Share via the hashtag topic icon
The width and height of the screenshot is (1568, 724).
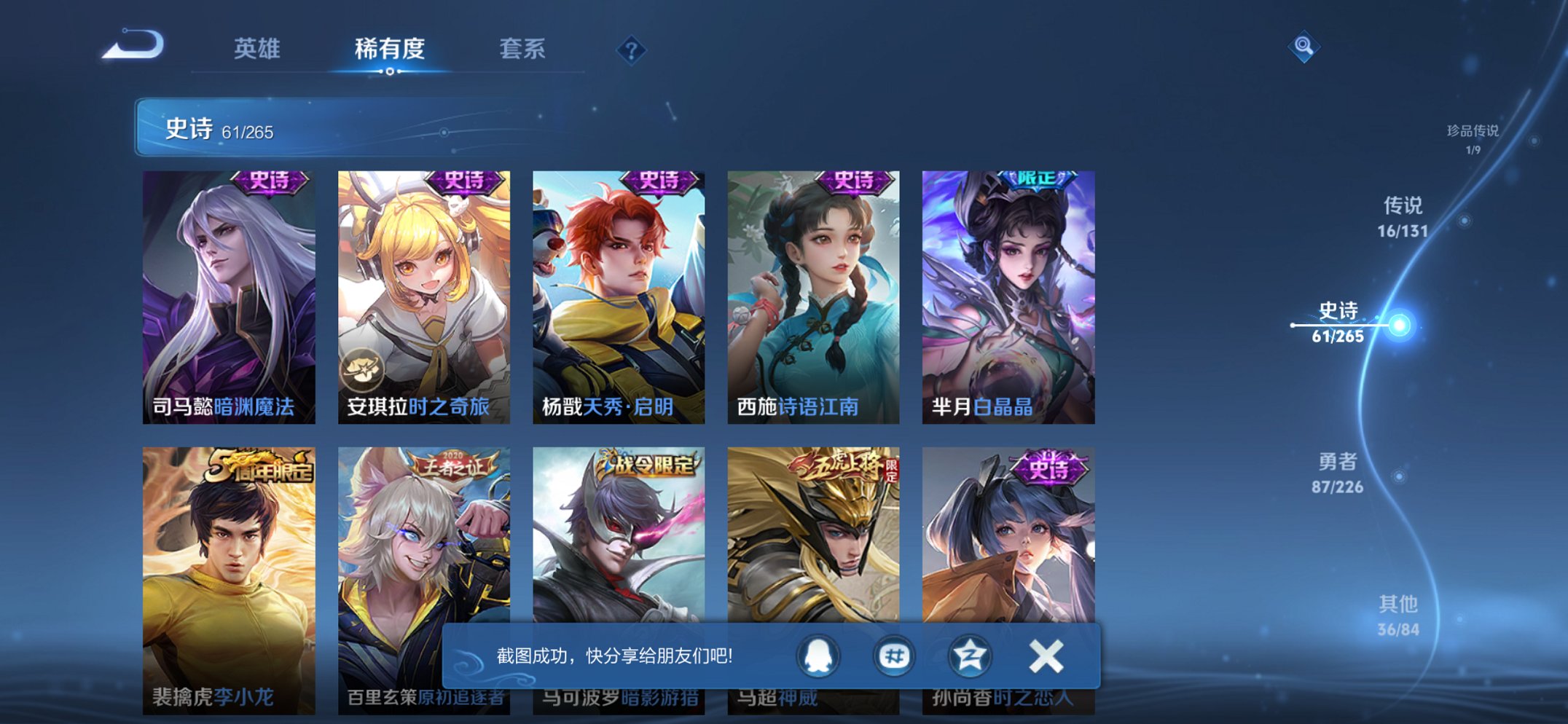[895, 656]
